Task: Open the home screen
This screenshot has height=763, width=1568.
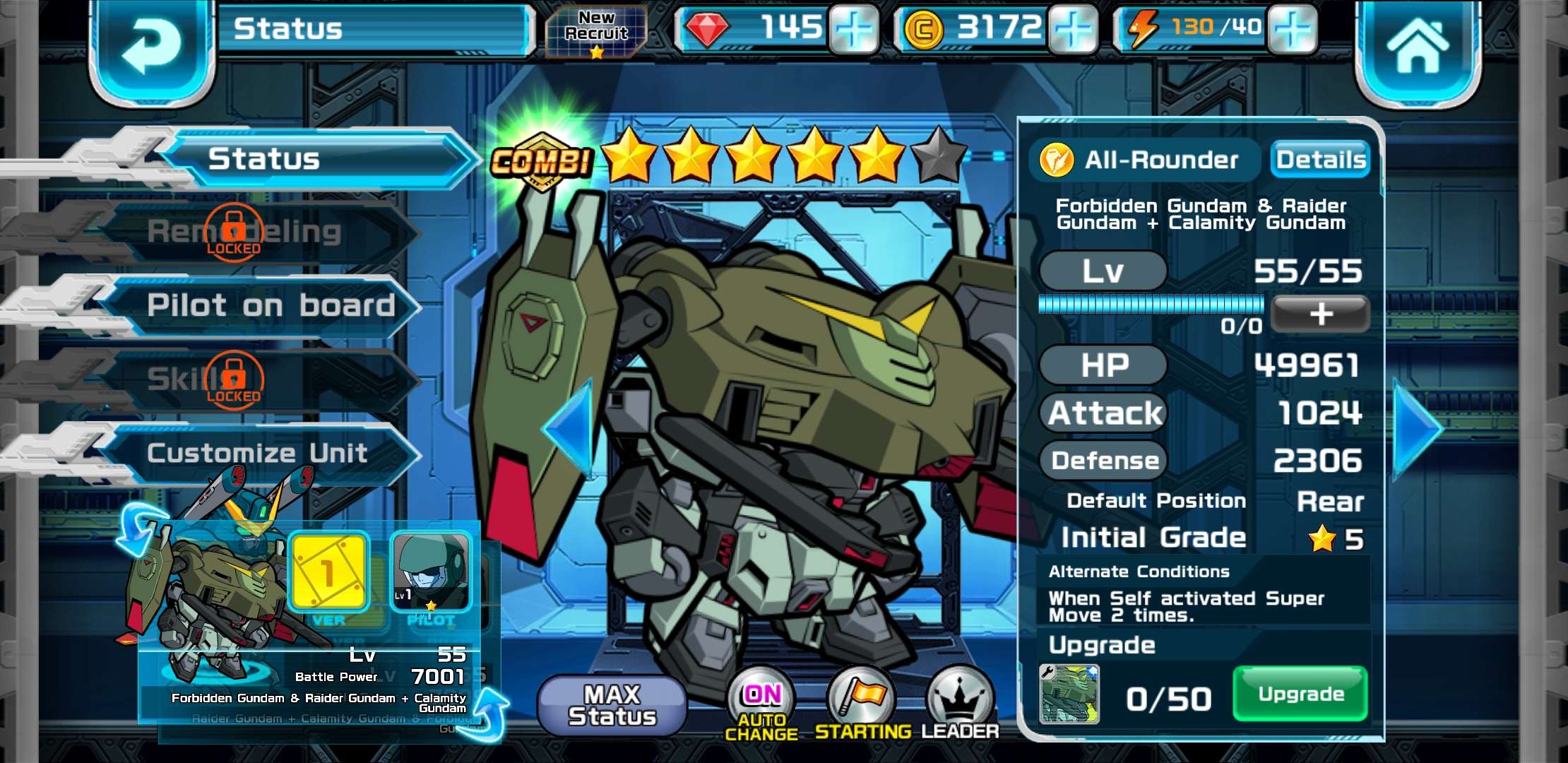Action: click(1417, 48)
